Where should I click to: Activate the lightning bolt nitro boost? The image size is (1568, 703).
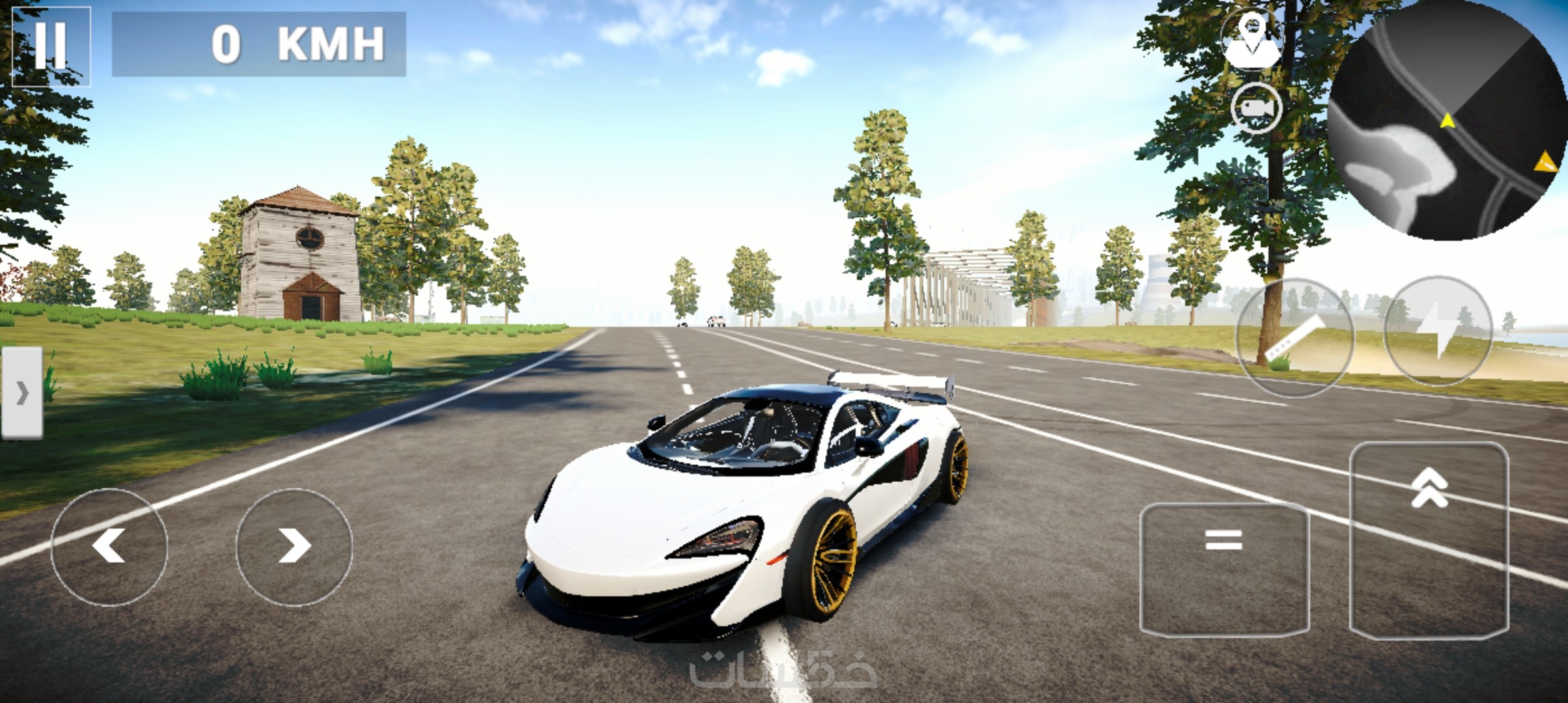point(1438,332)
